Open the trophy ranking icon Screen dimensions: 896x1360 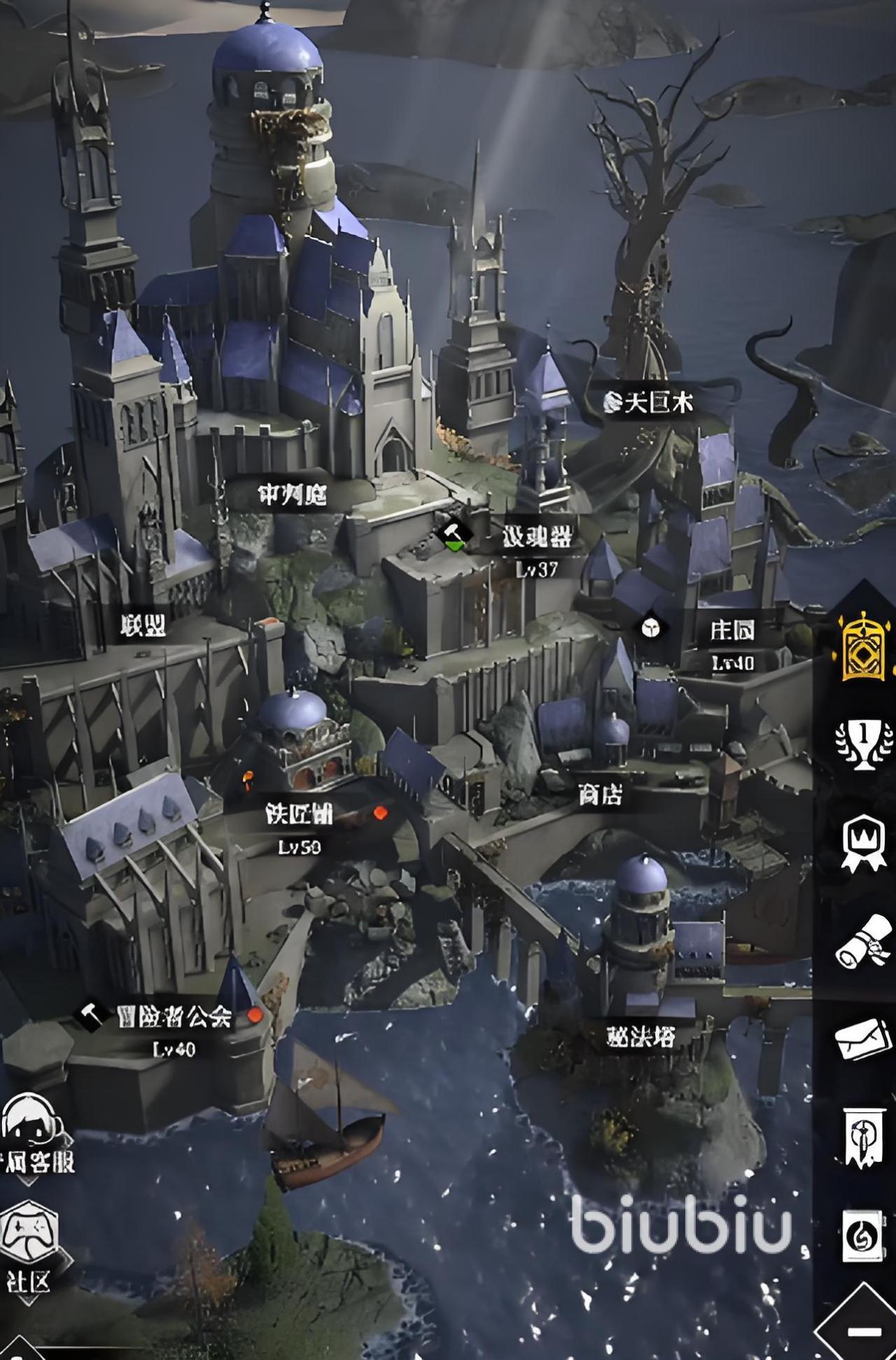(864, 741)
